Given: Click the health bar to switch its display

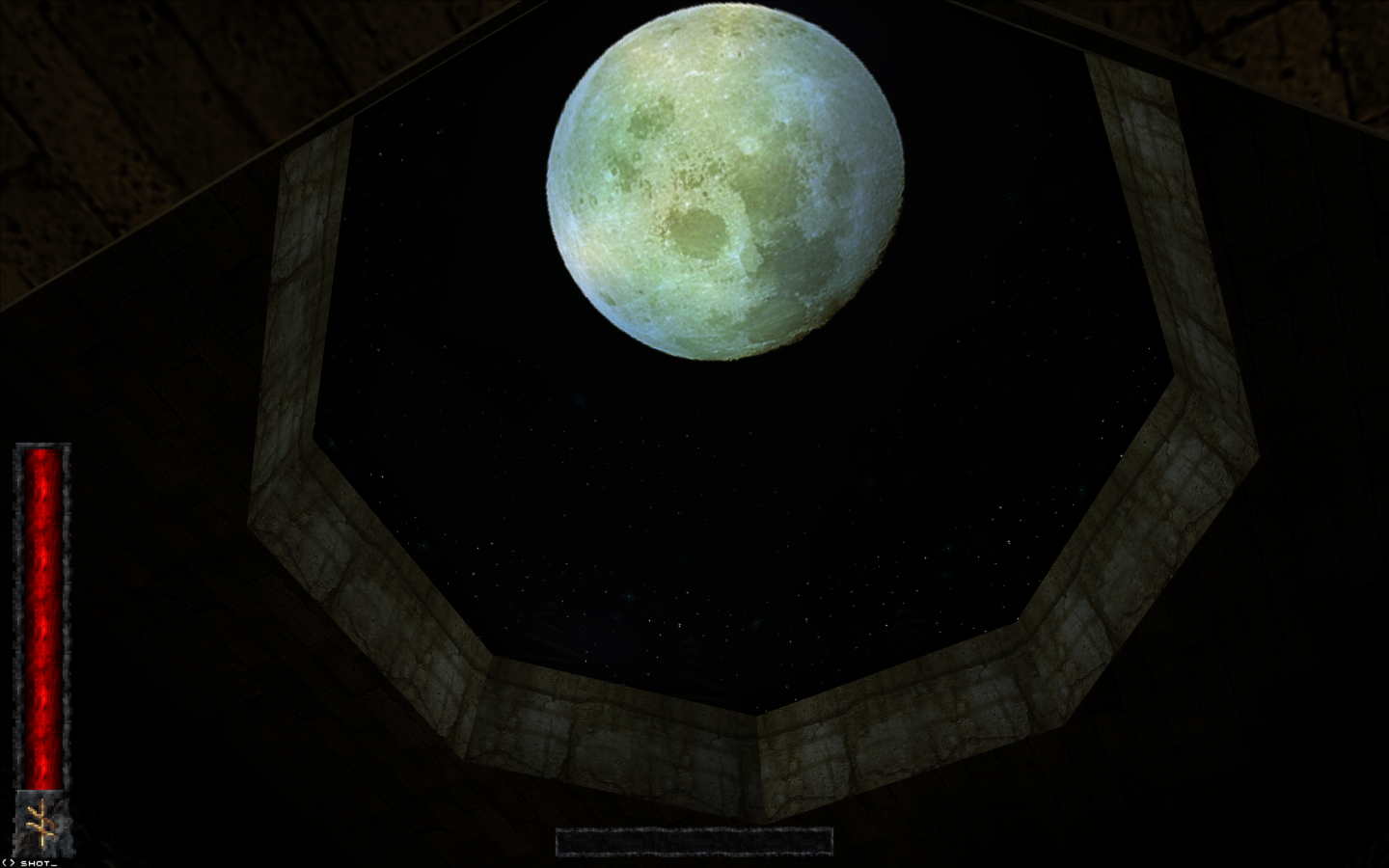Looking at the screenshot, I should pos(41,617).
